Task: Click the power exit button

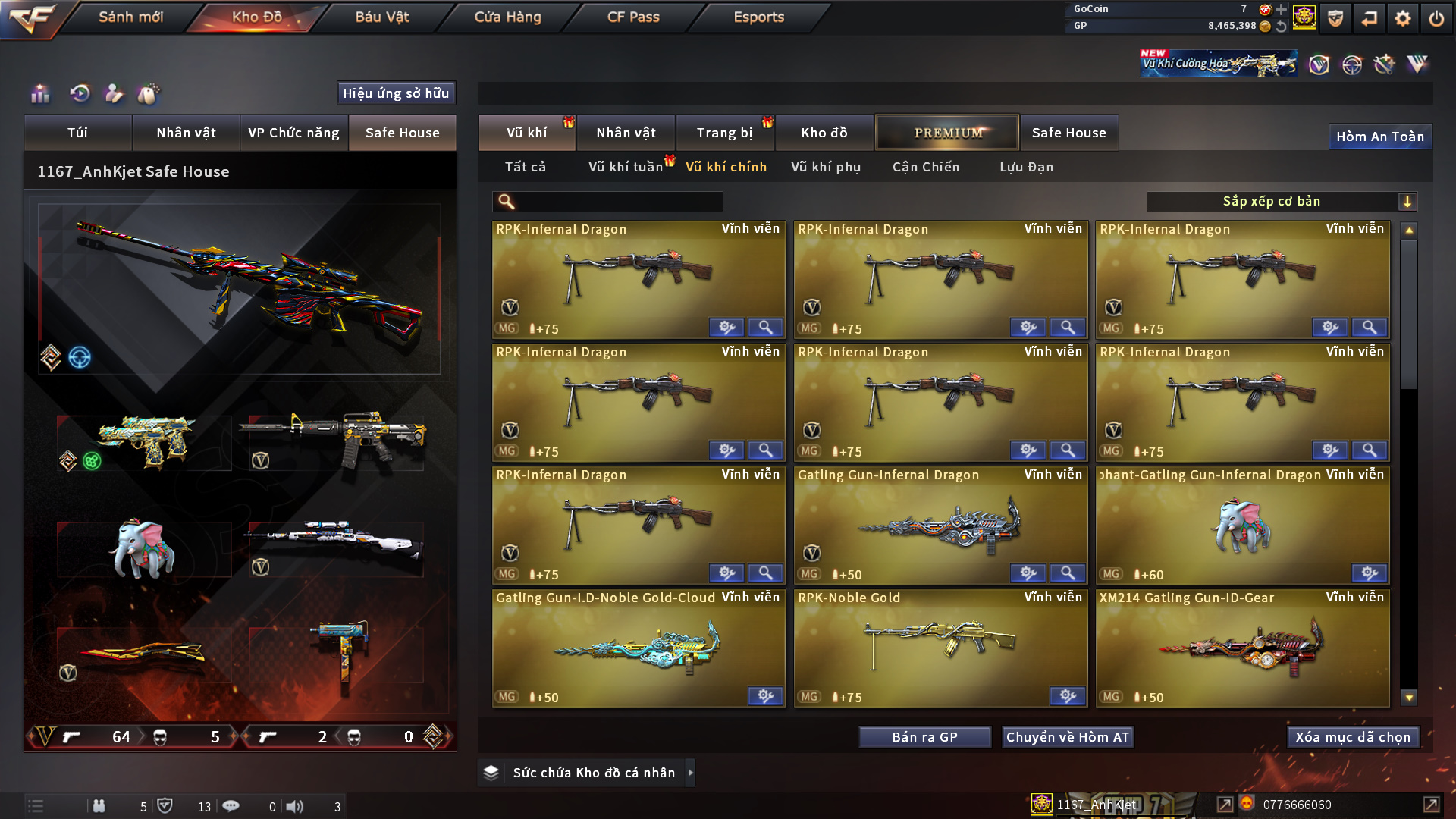Action: (x=1436, y=18)
